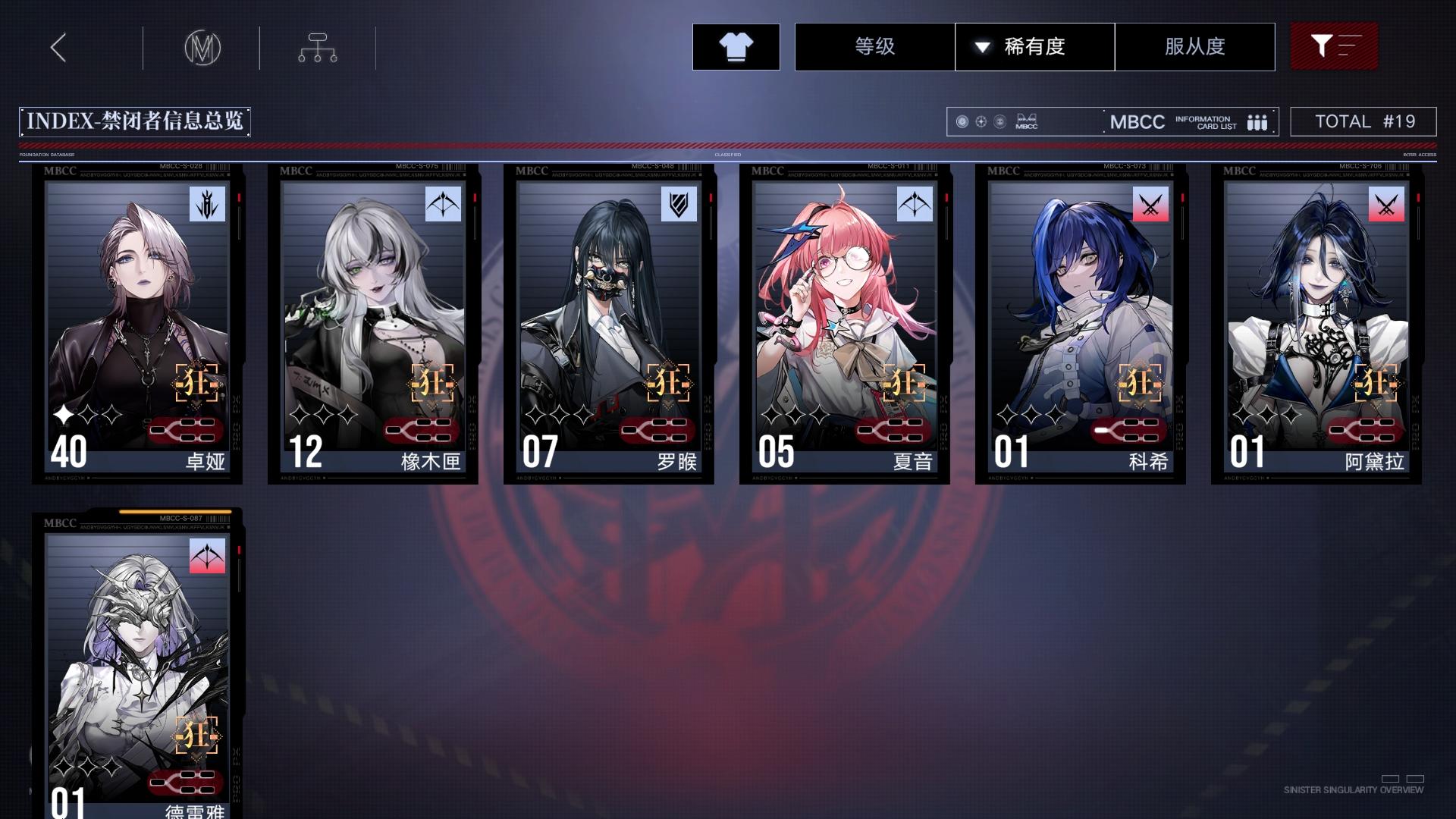Activate the filled star on 卓娅's card
Viewport: 1456px width, 819px height.
[x=64, y=414]
